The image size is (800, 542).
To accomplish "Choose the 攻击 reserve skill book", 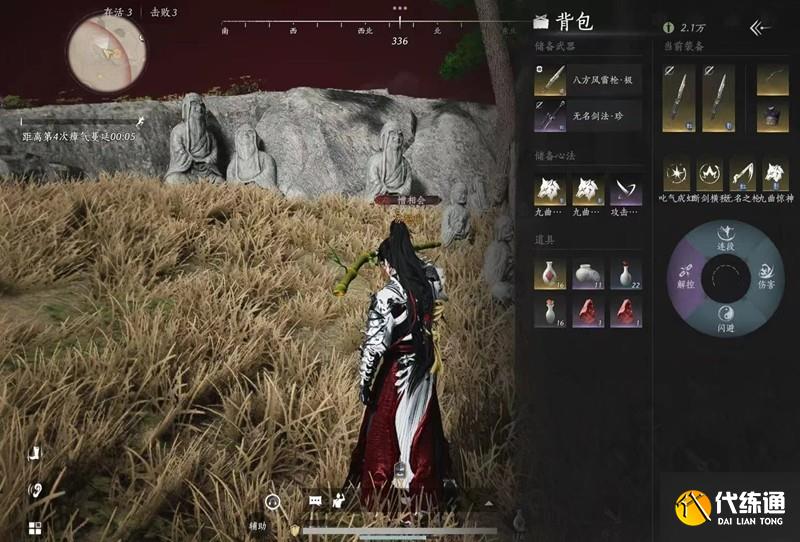I will [x=626, y=189].
